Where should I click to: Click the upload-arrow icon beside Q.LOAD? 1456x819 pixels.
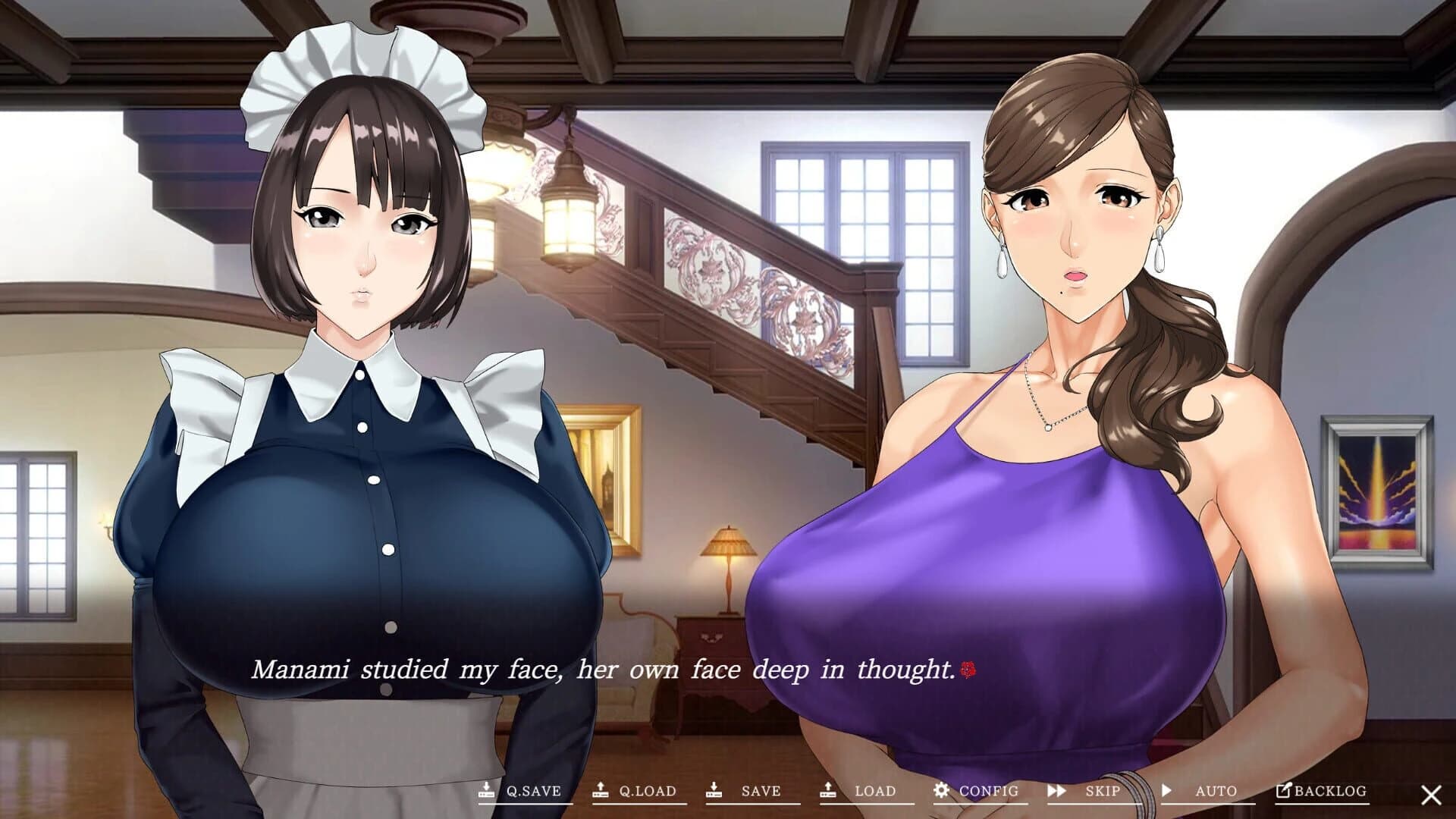pos(601,790)
